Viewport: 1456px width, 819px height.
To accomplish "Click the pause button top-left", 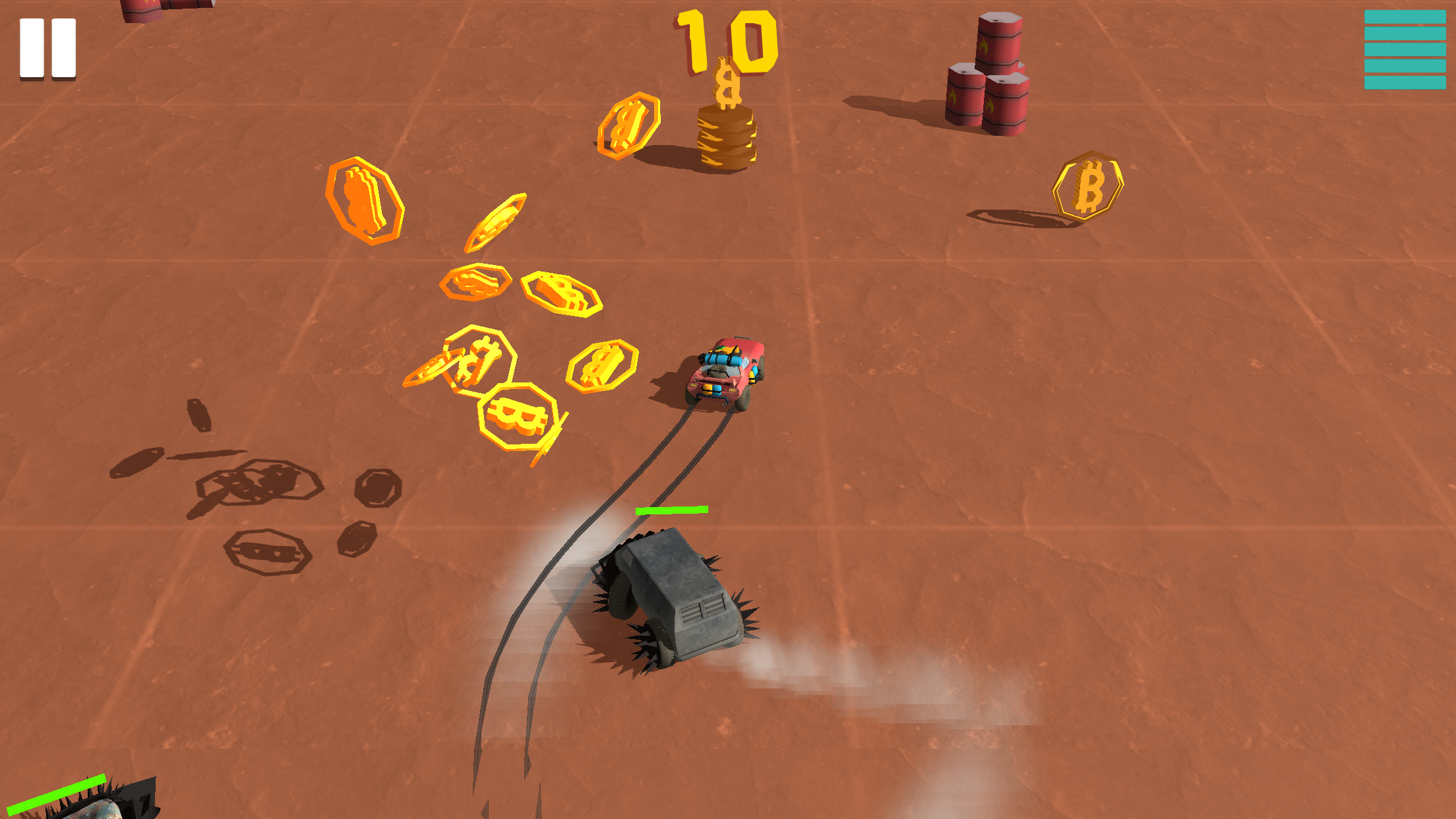I will (48, 46).
